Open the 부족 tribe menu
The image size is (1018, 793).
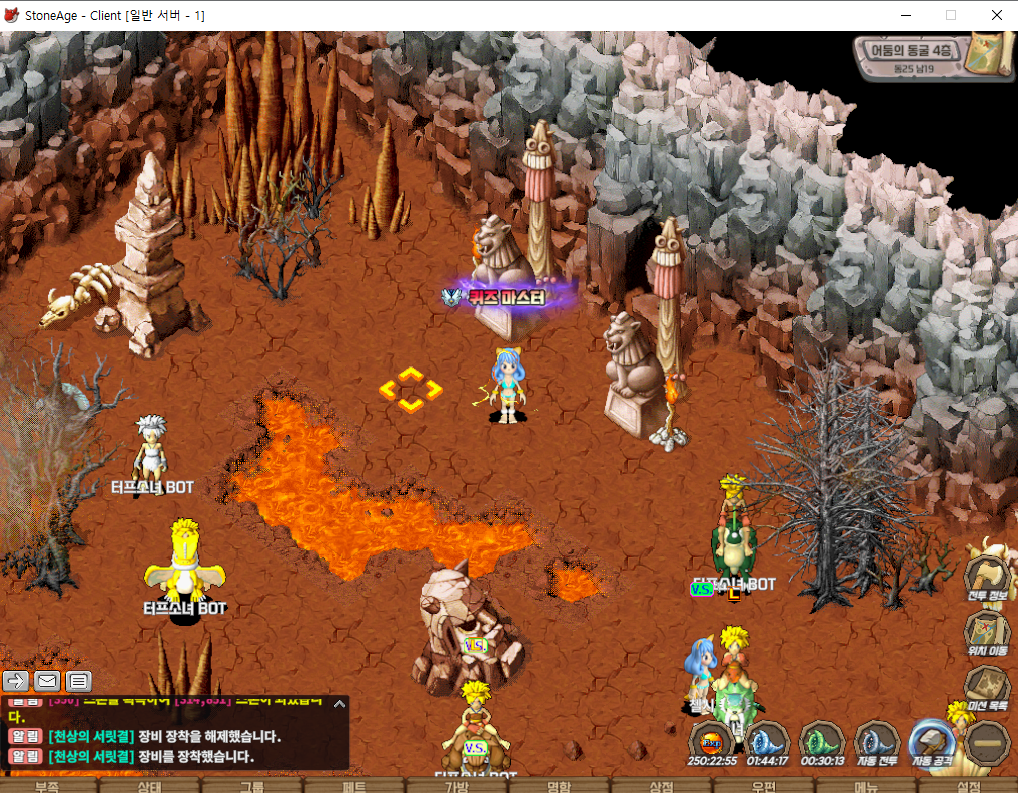tap(47, 786)
